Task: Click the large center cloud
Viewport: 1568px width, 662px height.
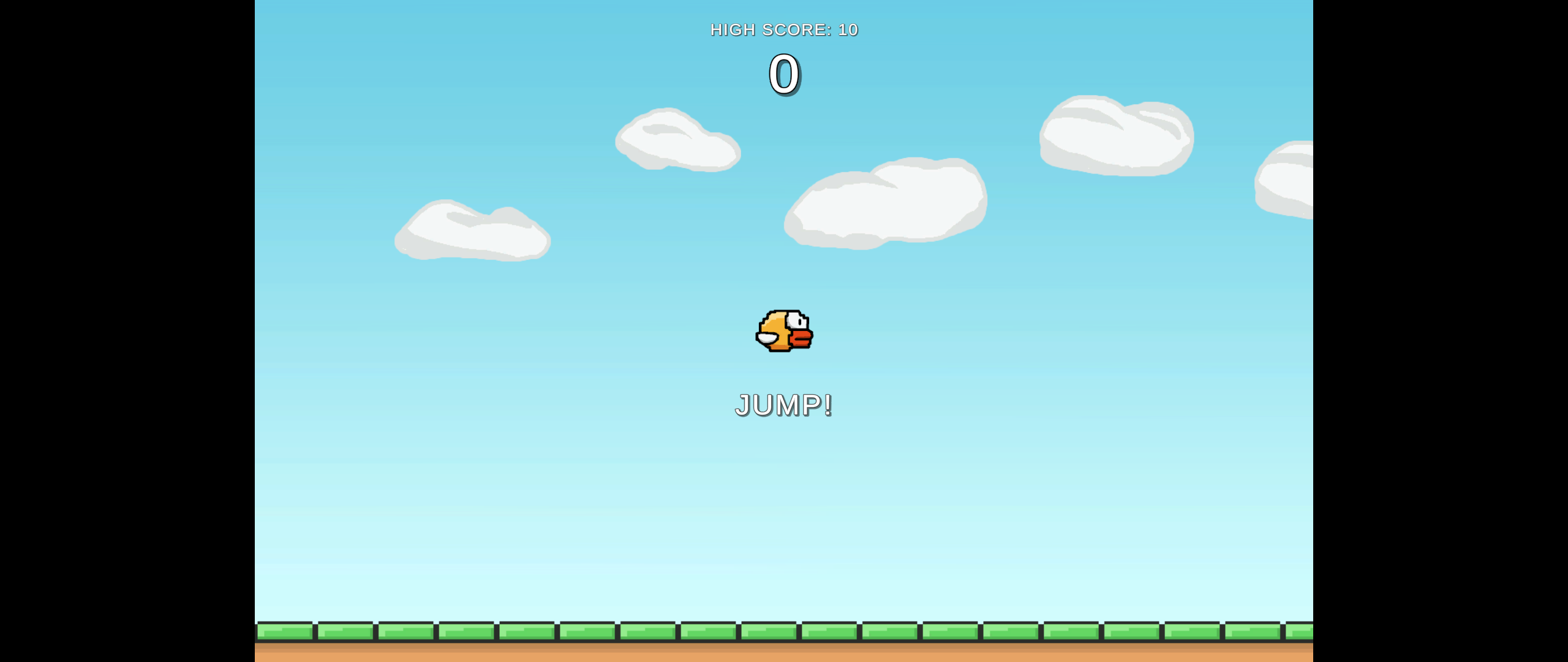Action: tap(885, 202)
